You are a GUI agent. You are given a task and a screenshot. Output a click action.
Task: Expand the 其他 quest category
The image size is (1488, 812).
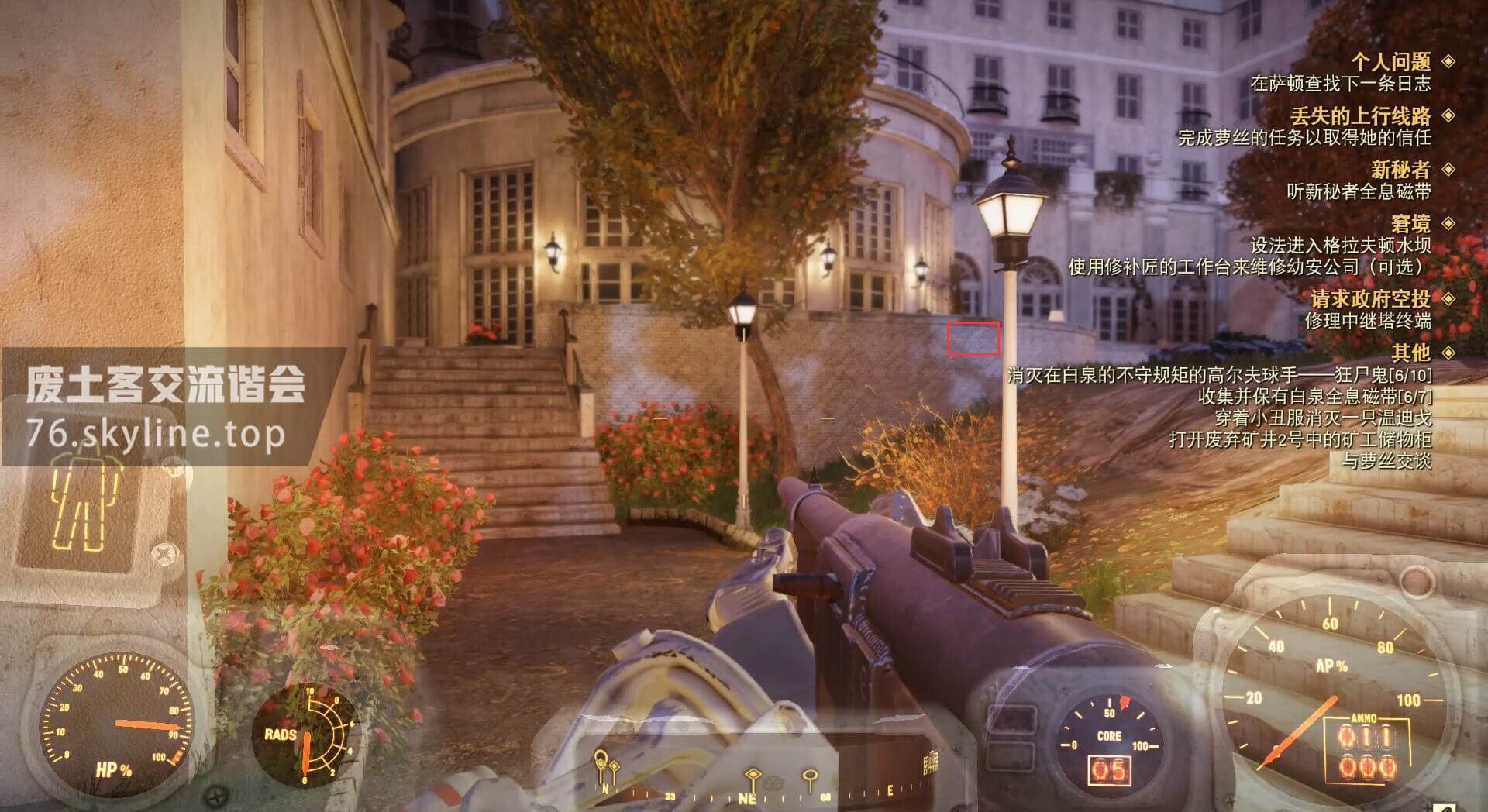point(1410,353)
